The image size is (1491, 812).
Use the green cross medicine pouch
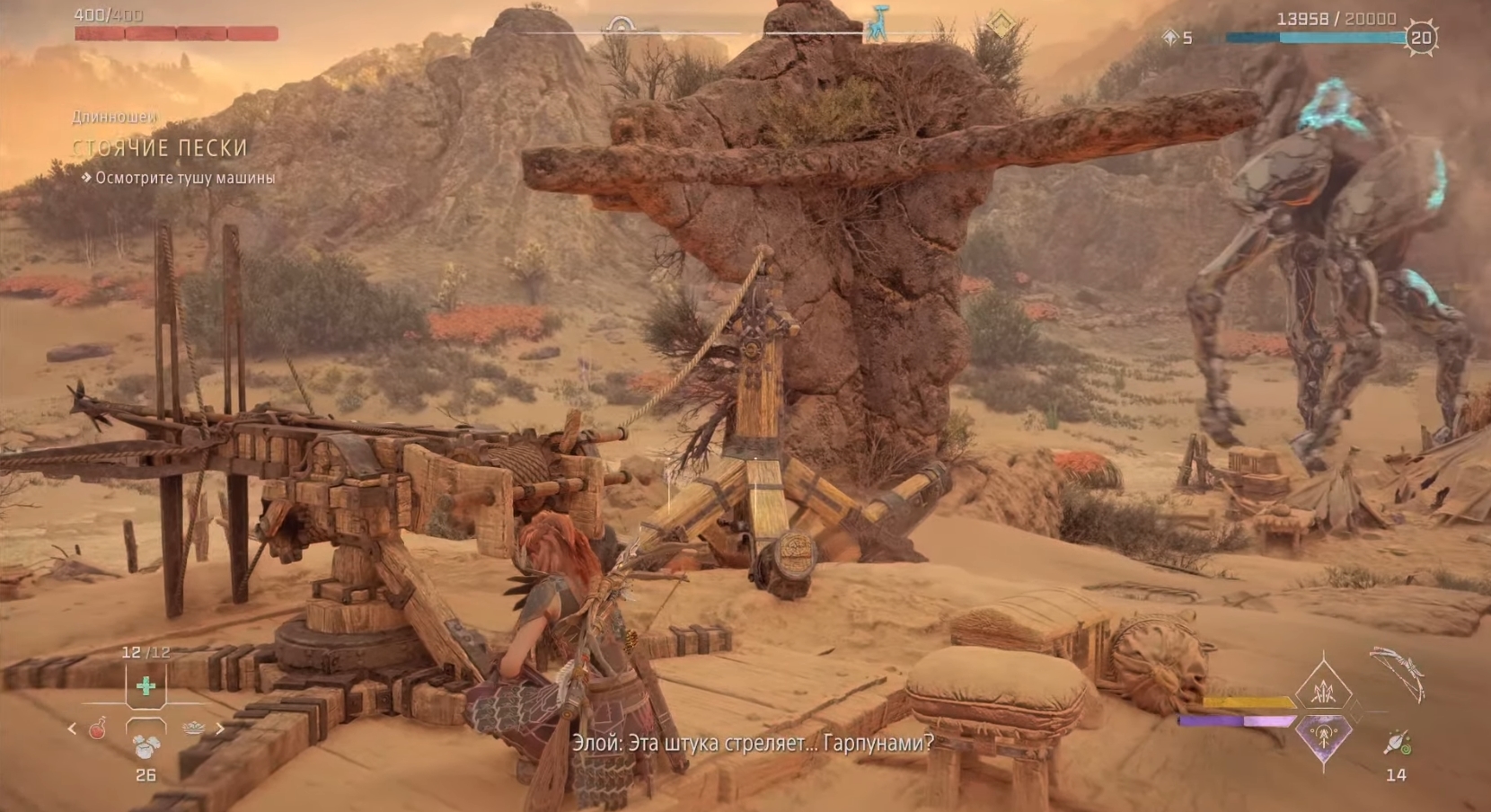[x=146, y=687]
